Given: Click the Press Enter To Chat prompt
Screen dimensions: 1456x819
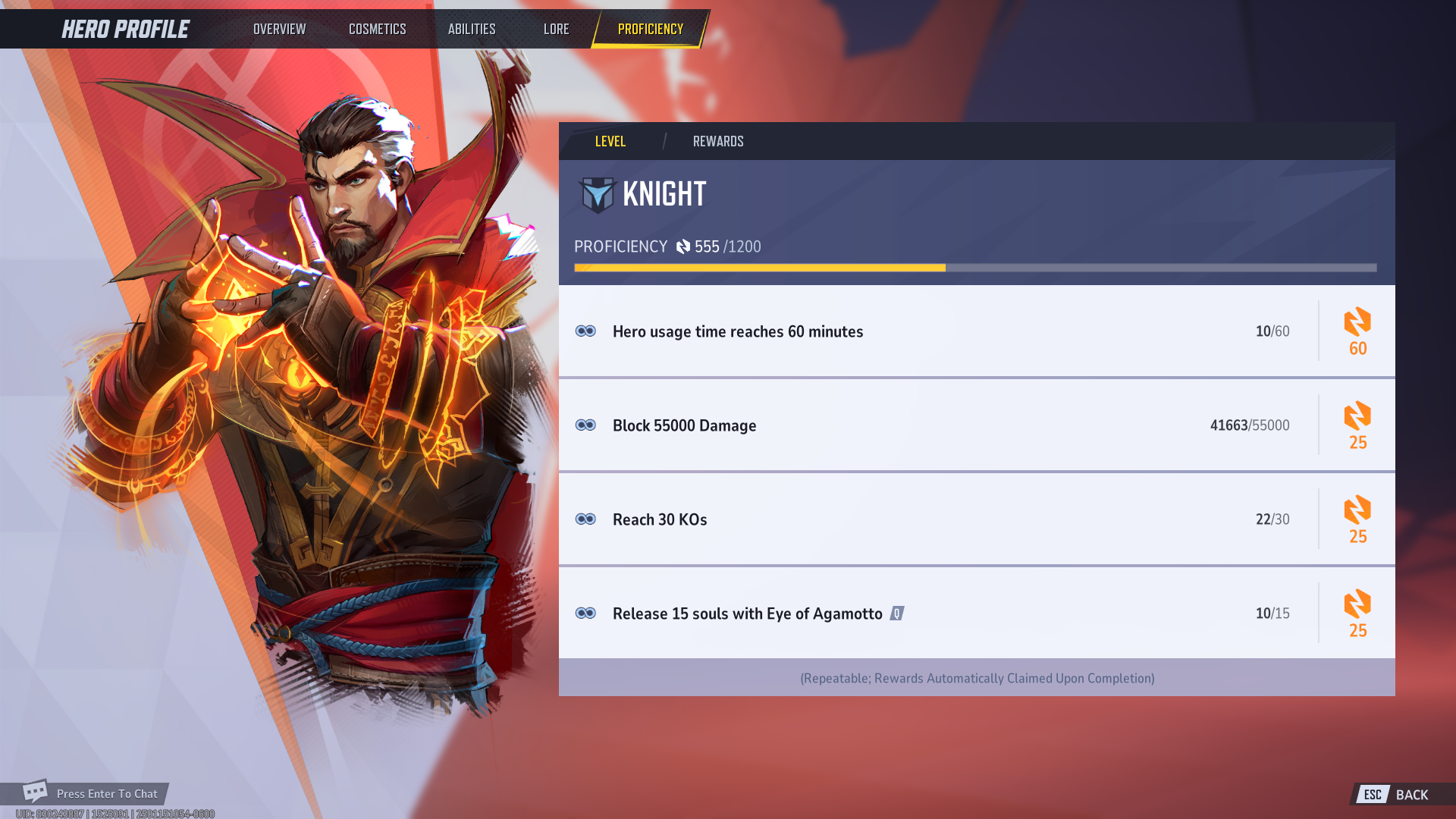Looking at the screenshot, I should [x=106, y=793].
